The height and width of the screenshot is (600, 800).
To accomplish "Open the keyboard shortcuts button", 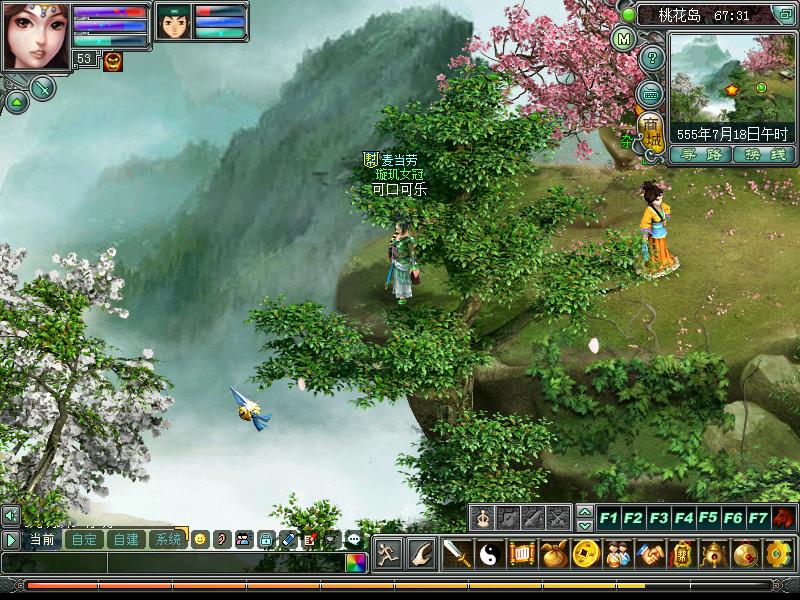I will click(651, 94).
